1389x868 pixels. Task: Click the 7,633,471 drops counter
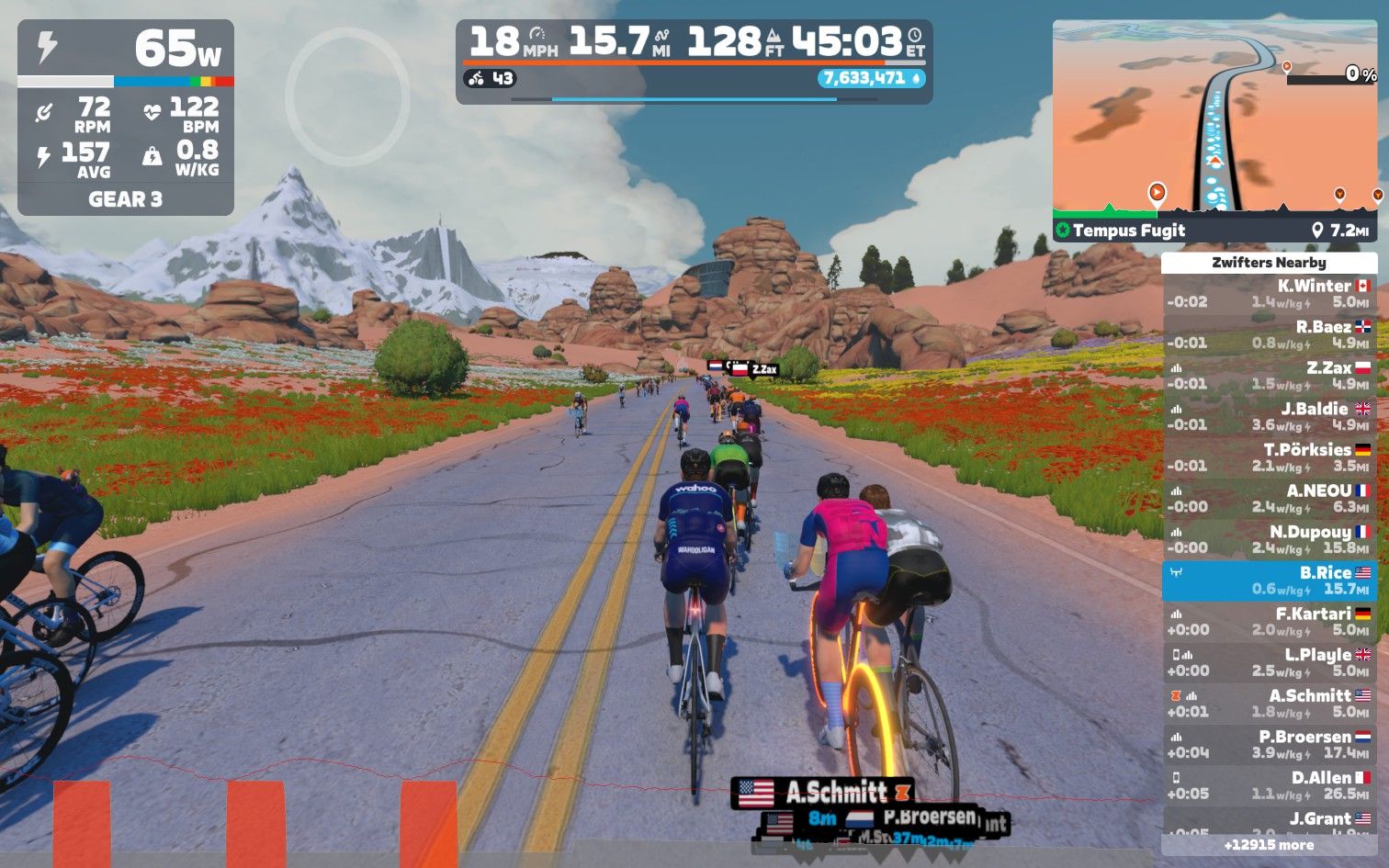(871, 79)
